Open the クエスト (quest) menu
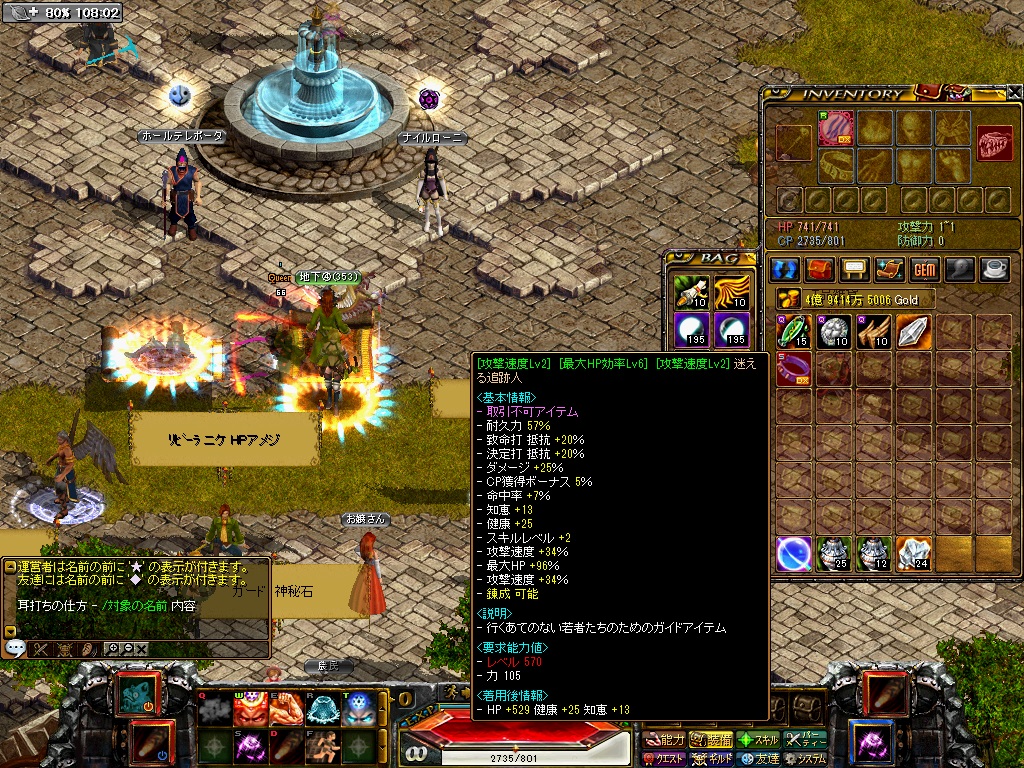 (x=664, y=759)
